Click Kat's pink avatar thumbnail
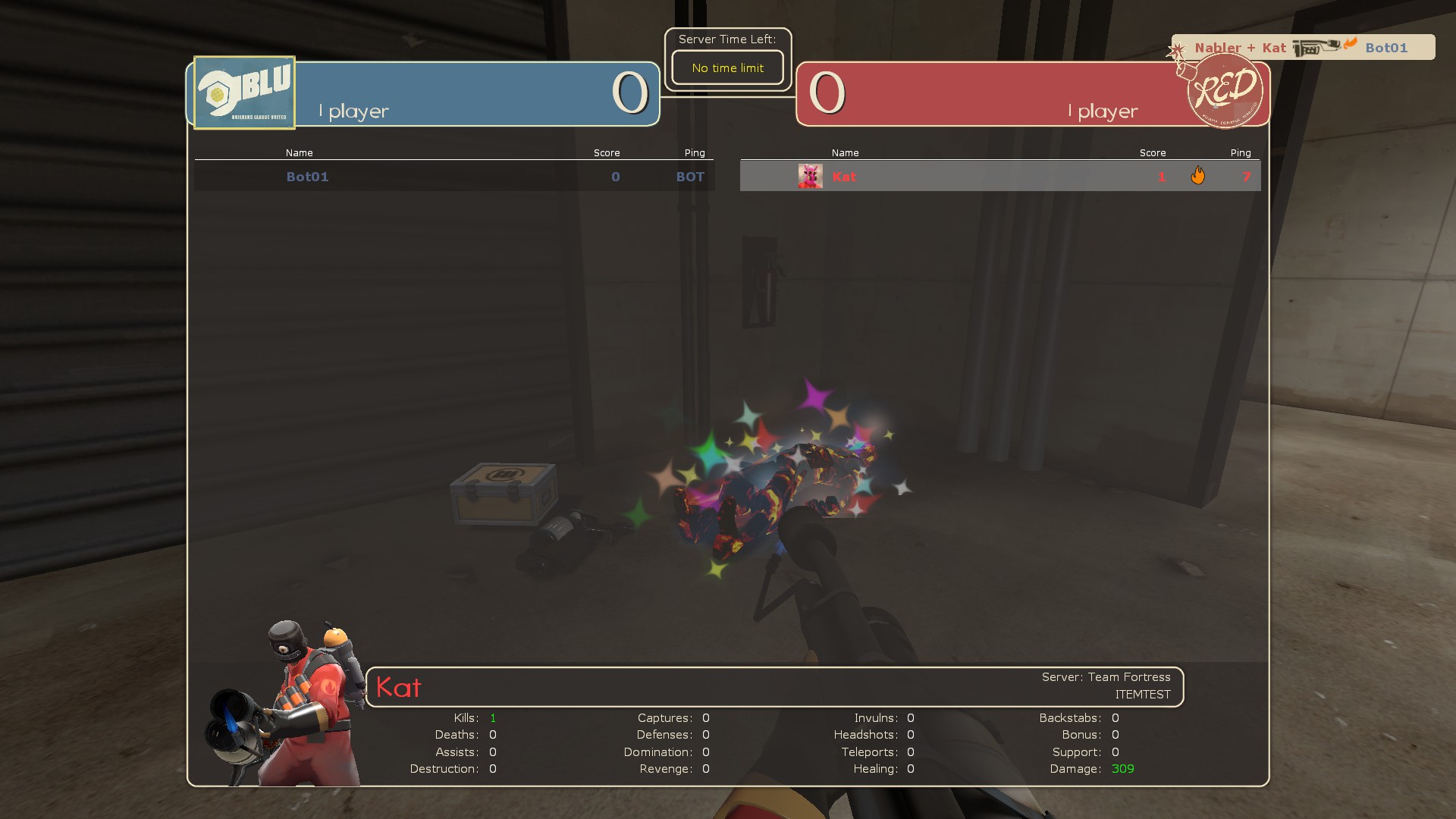 (809, 176)
